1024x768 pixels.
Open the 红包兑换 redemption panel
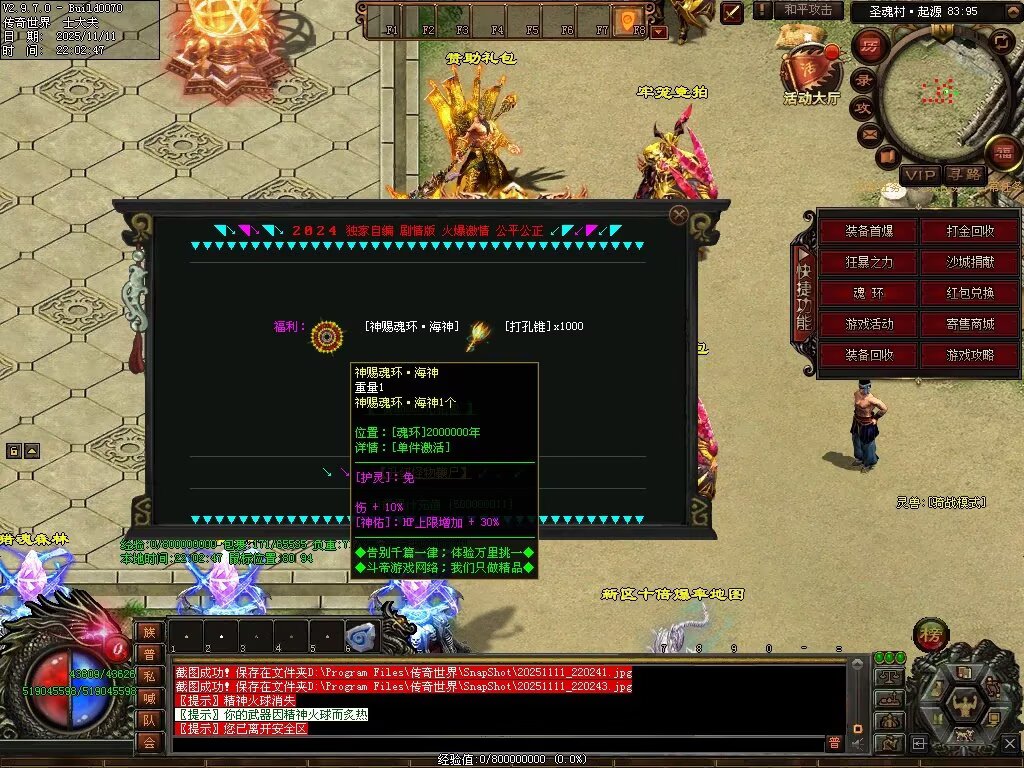970,293
